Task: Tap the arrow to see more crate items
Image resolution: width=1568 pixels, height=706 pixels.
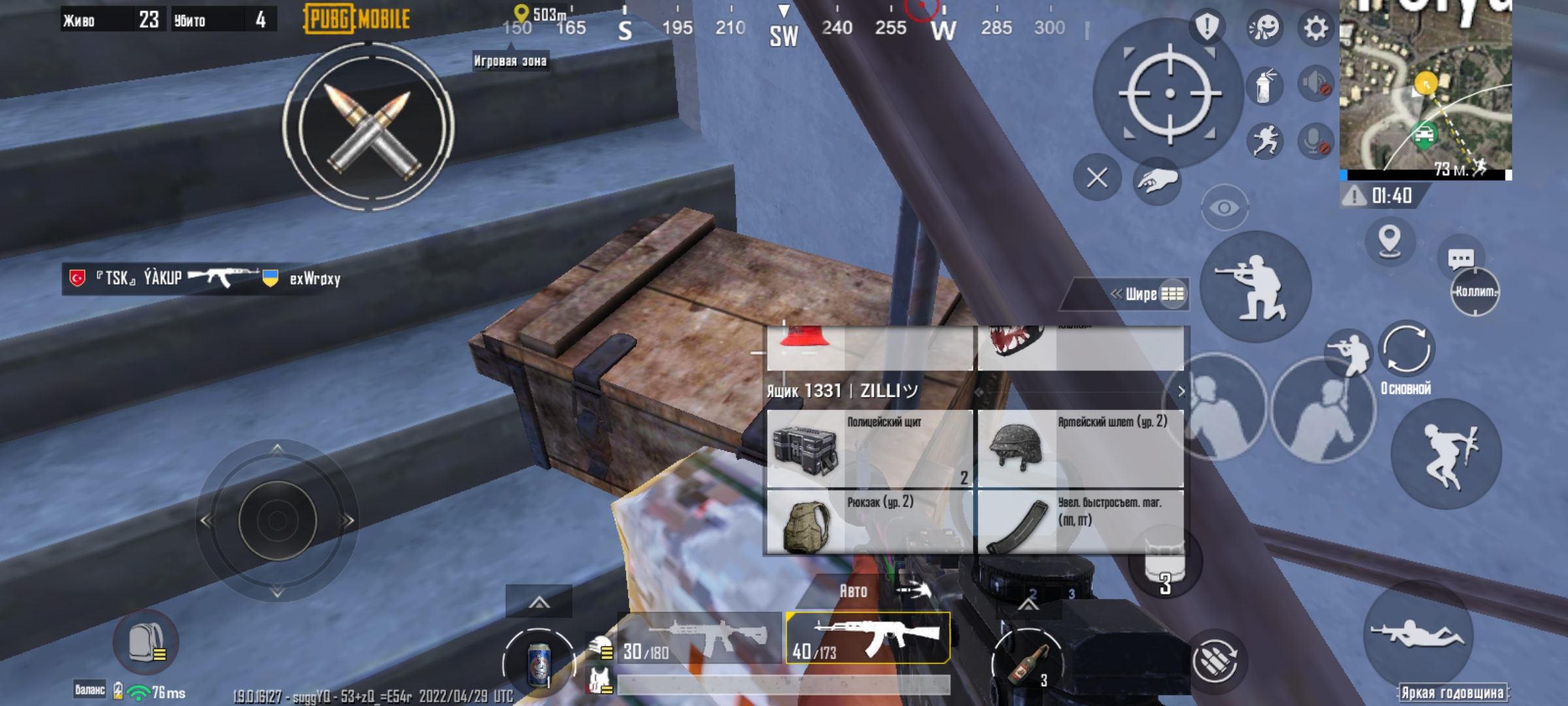Action: (1181, 390)
